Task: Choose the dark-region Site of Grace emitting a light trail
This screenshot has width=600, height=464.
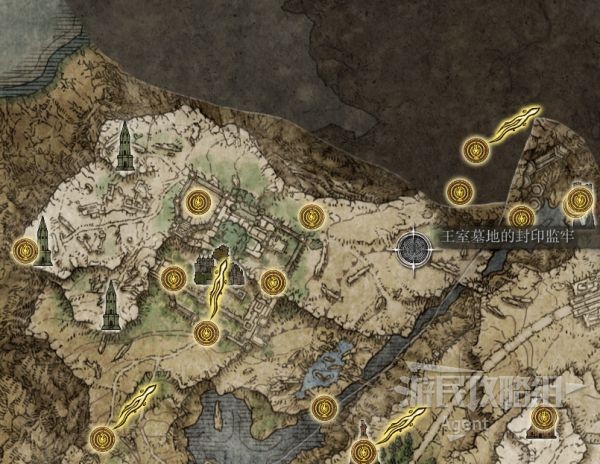Action: pyautogui.click(x=476, y=151)
